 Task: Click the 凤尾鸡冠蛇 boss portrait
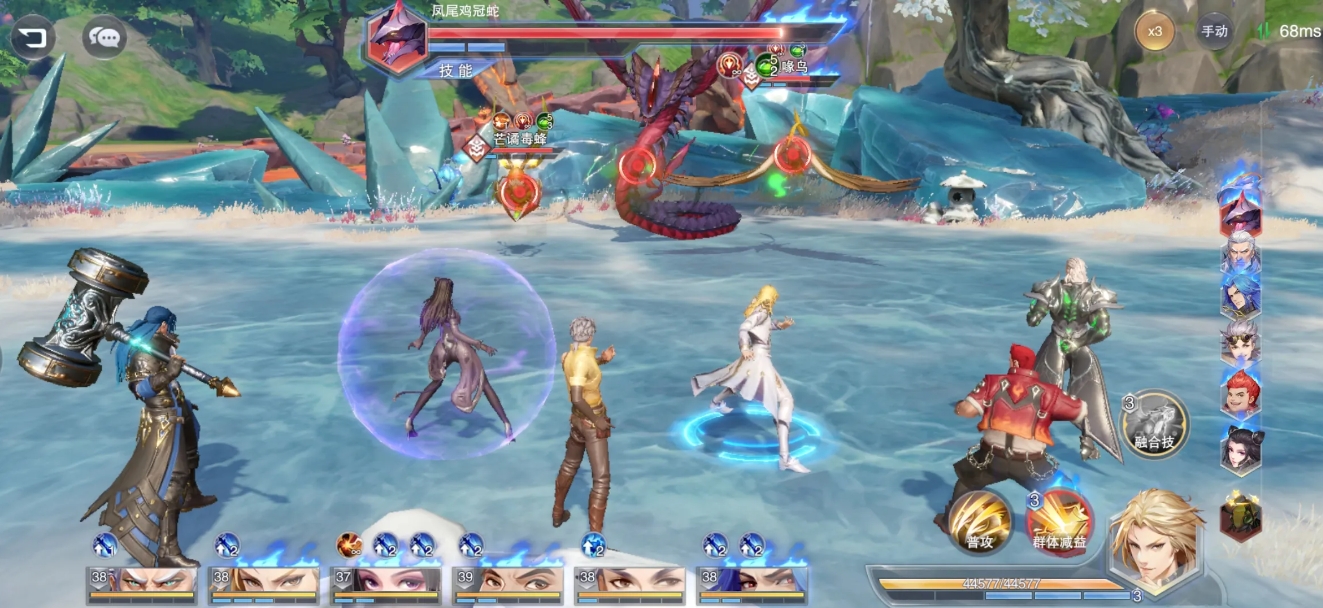click(x=397, y=42)
